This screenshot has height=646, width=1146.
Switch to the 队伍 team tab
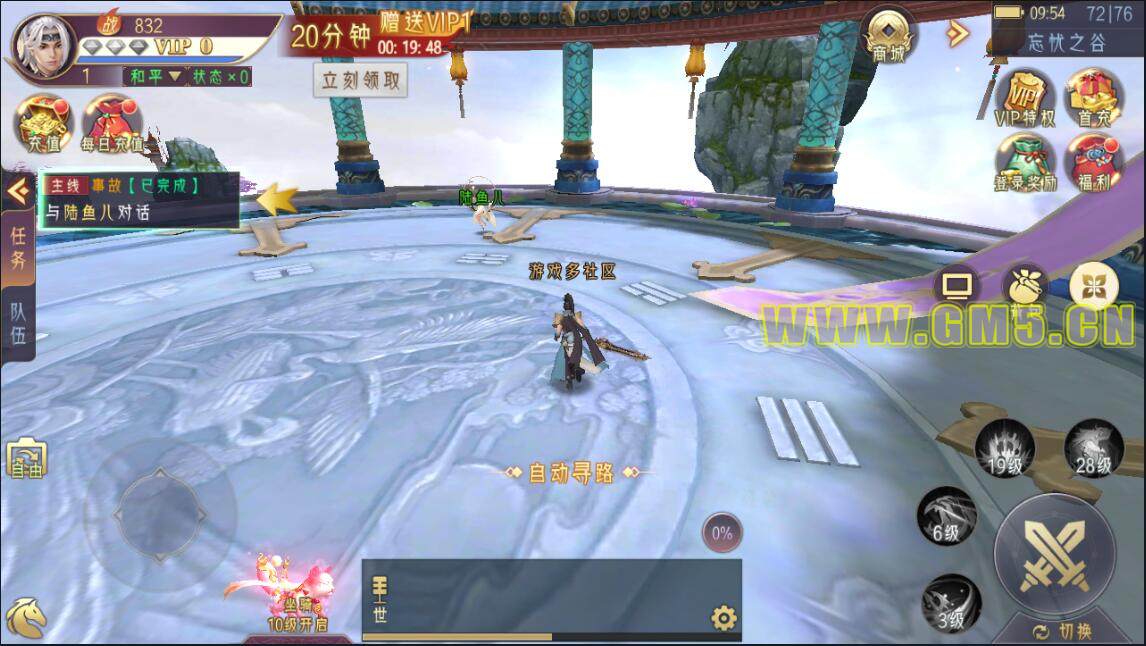[18, 322]
